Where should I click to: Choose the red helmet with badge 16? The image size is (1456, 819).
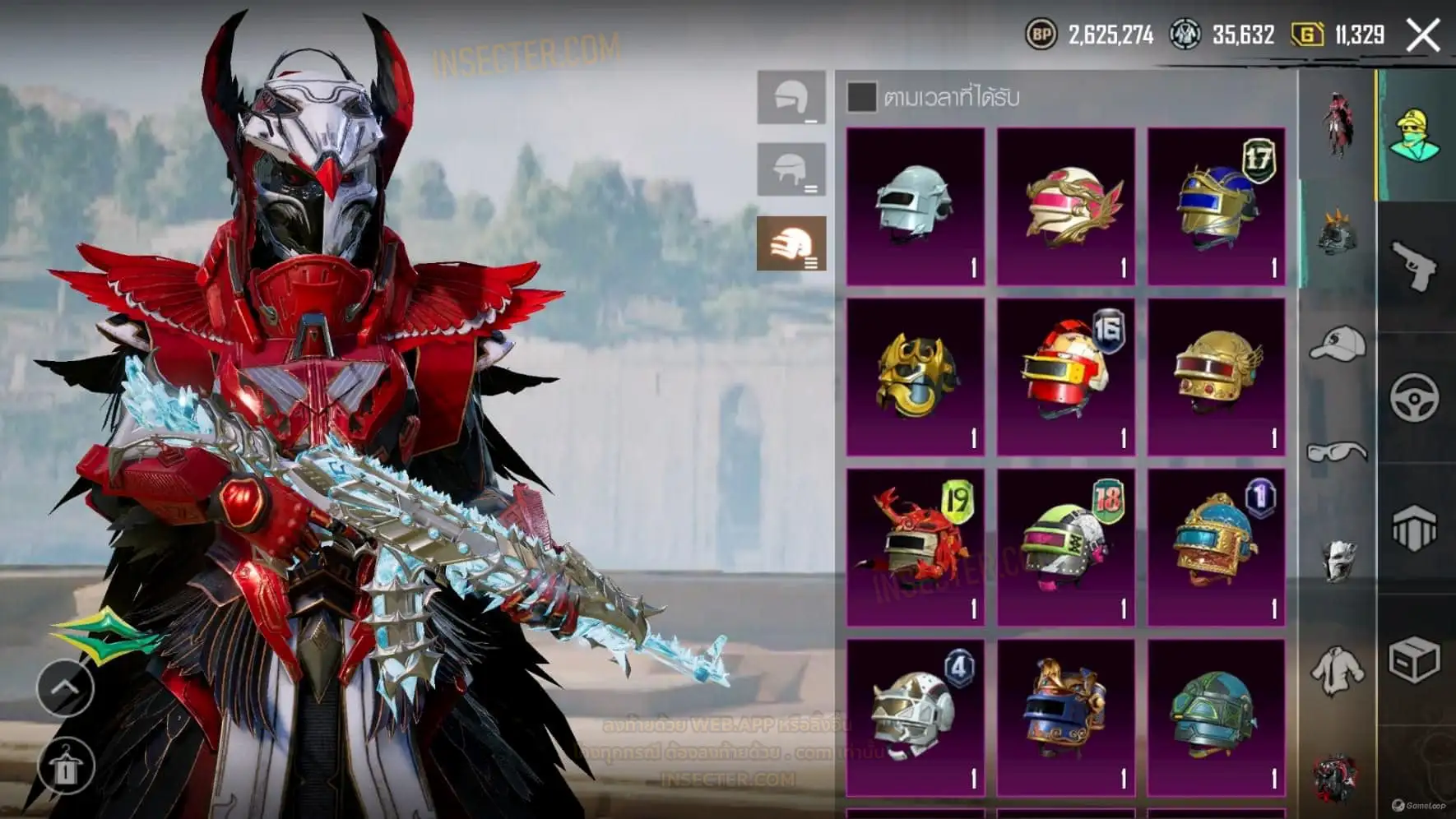pyautogui.click(x=1066, y=377)
